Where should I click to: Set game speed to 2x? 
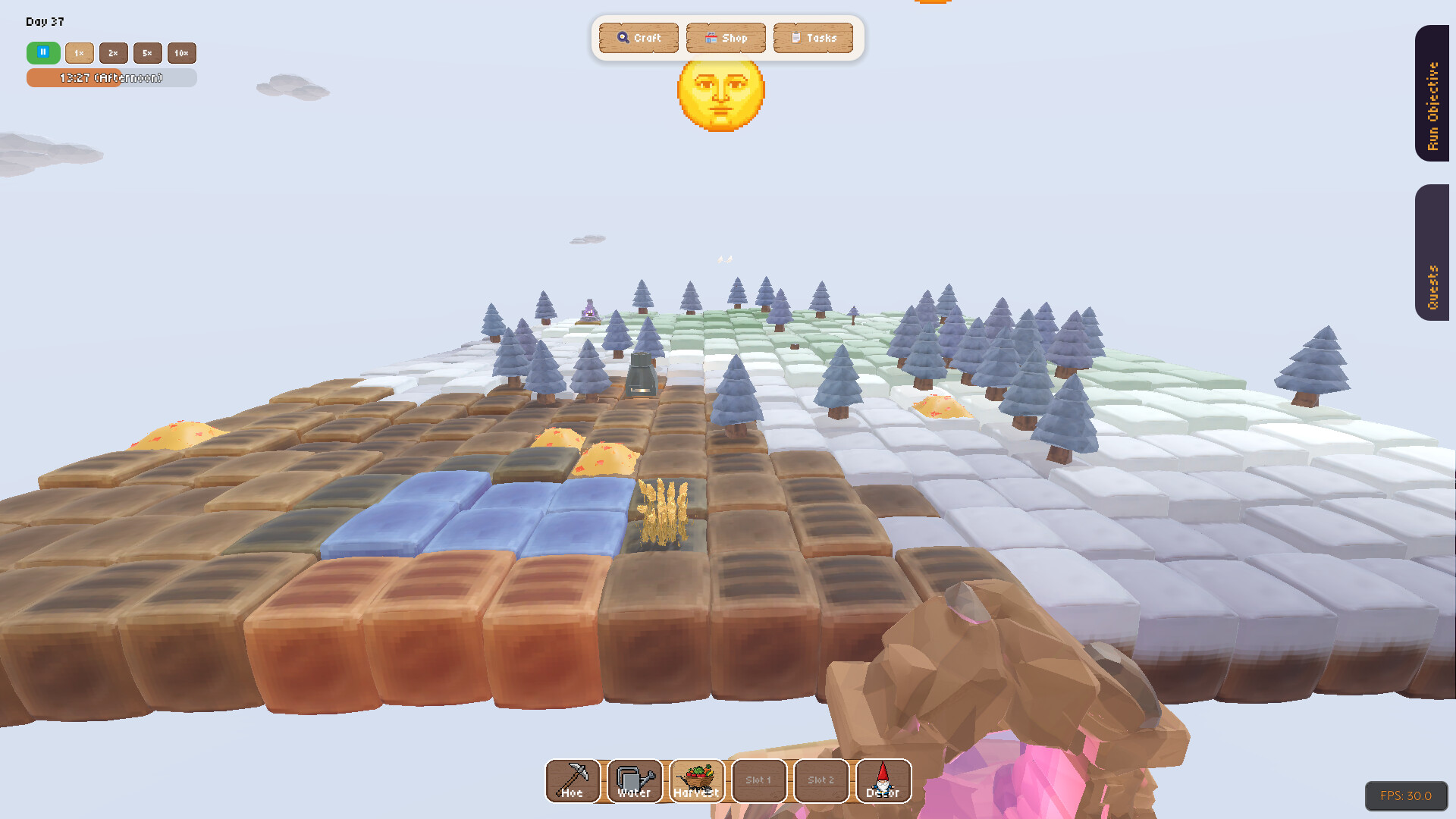(113, 53)
